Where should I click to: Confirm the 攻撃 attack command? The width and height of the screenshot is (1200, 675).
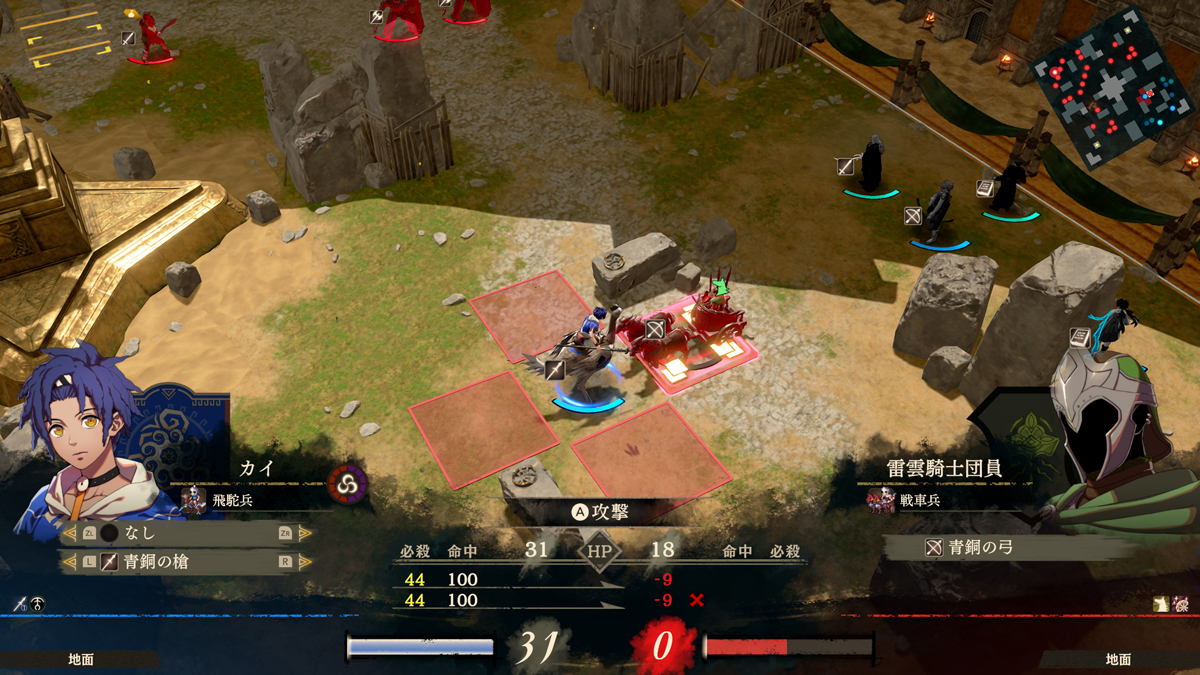[x=600, y=511]
